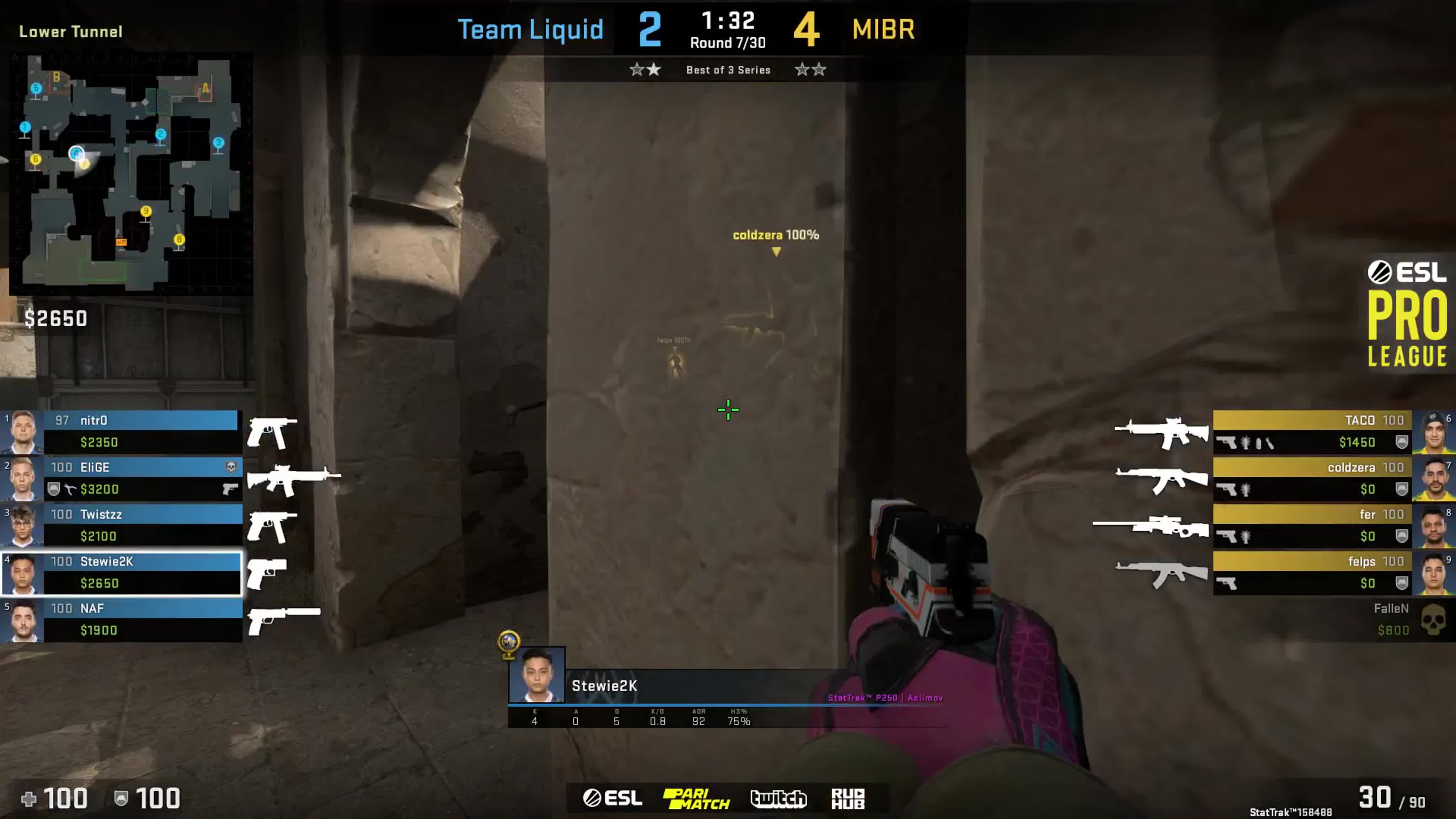
Task: Toggle the defuse-kit scissors icon beside EliGE's money
Action: pyautogui.click(x=70, y=488)
